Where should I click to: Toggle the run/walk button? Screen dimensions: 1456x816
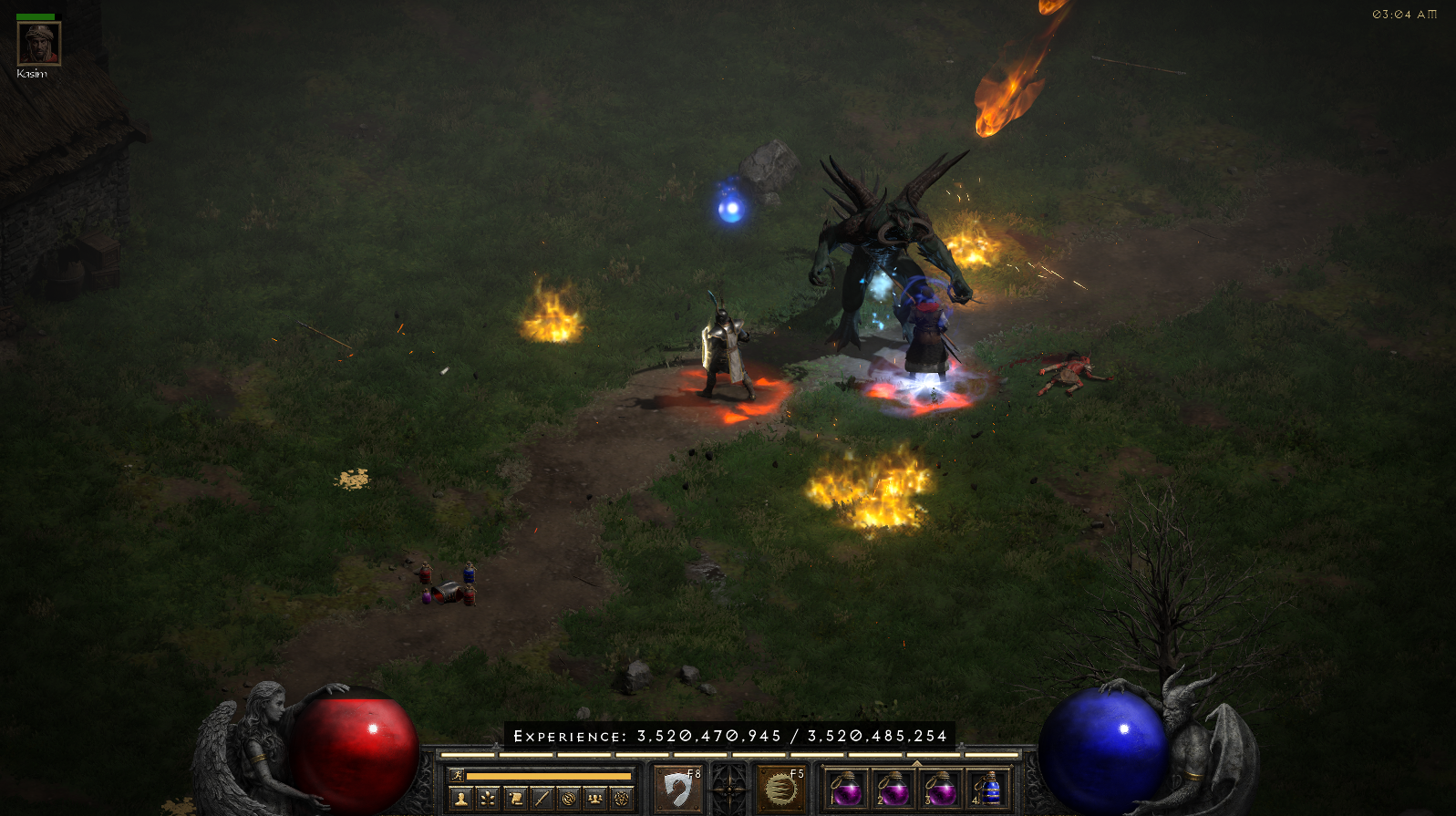click(x=458, y=775)
